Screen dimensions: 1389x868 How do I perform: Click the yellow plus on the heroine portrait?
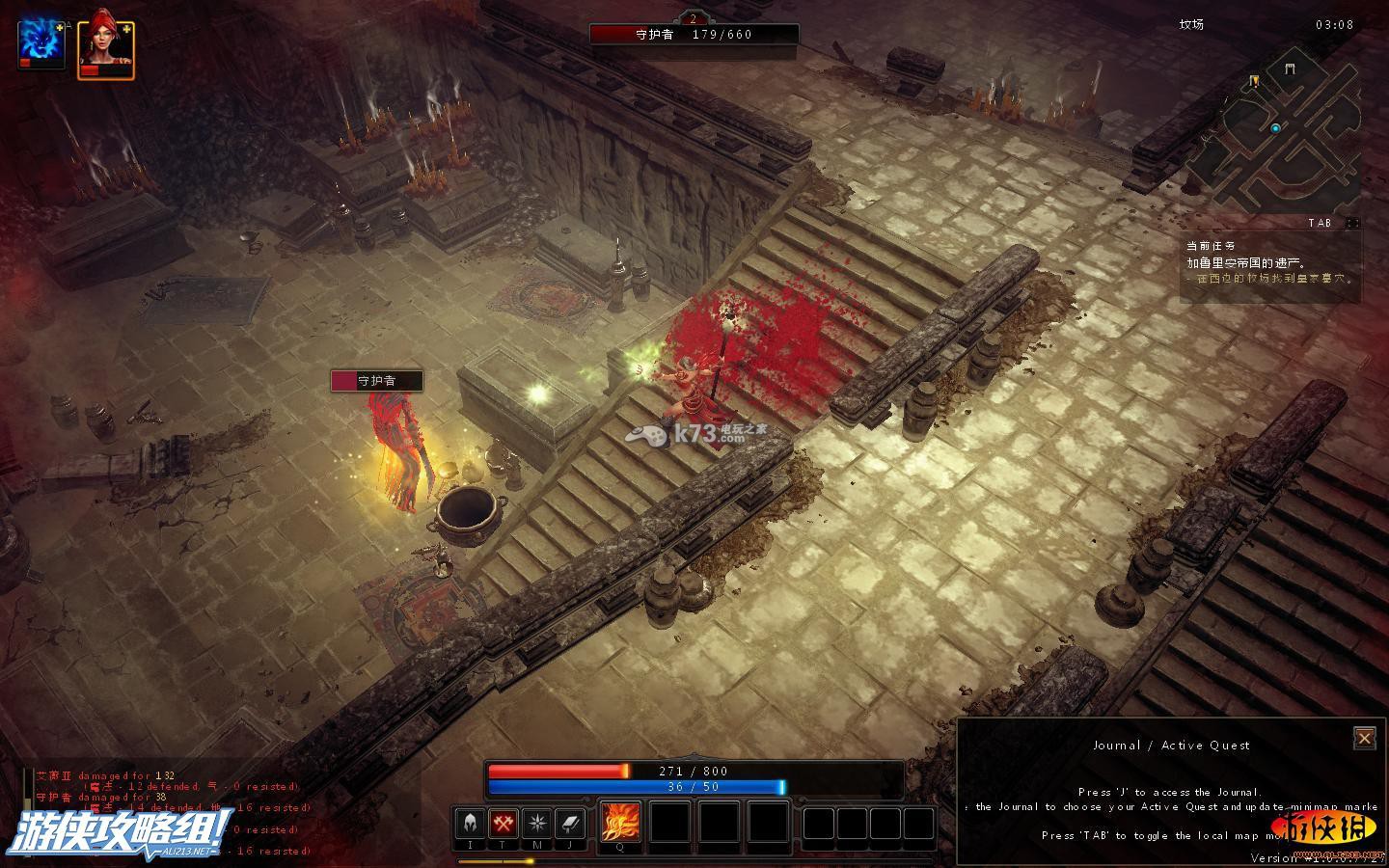pyautogui.click(x=126, y=29)
